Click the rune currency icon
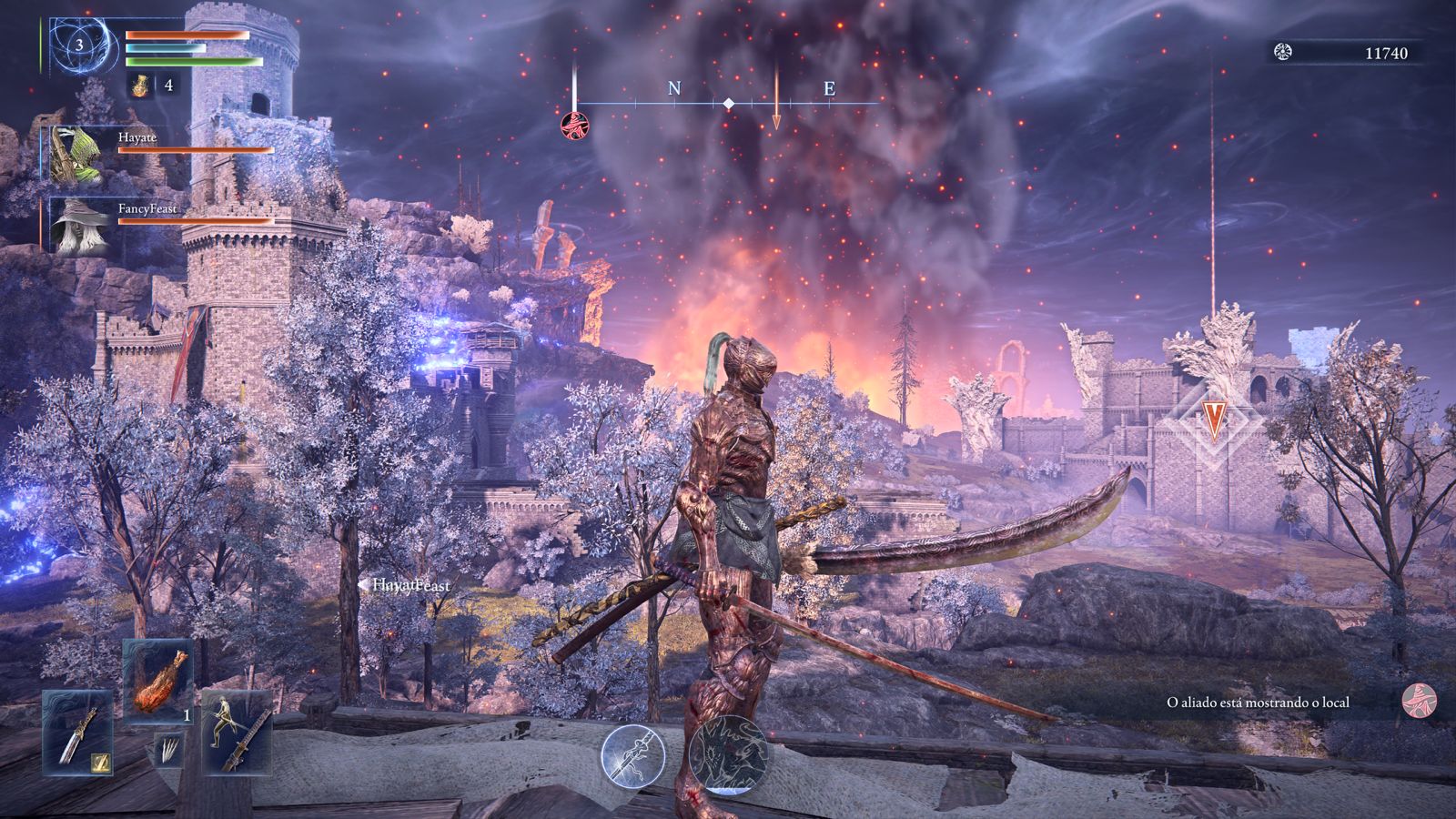 1283,53
